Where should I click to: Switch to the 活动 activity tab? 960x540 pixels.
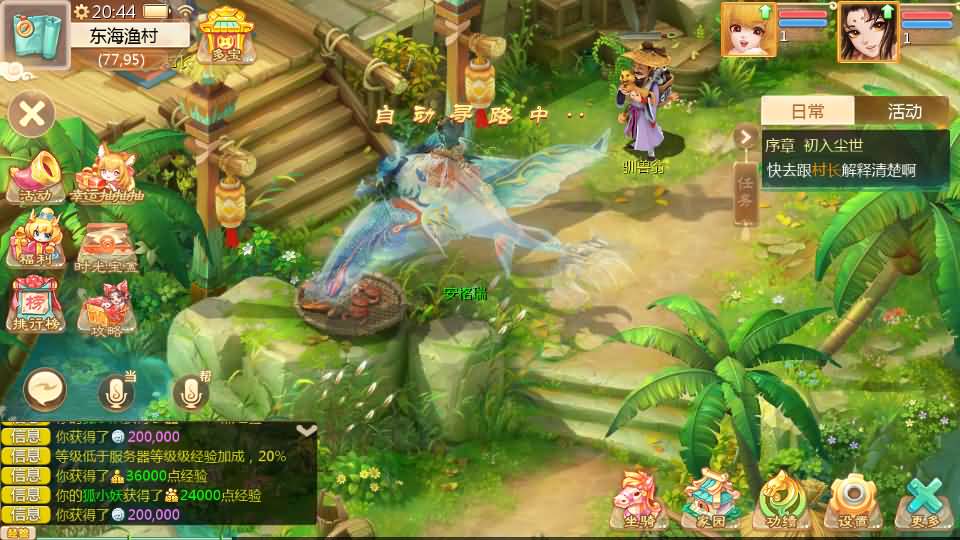tap(903, 111)
